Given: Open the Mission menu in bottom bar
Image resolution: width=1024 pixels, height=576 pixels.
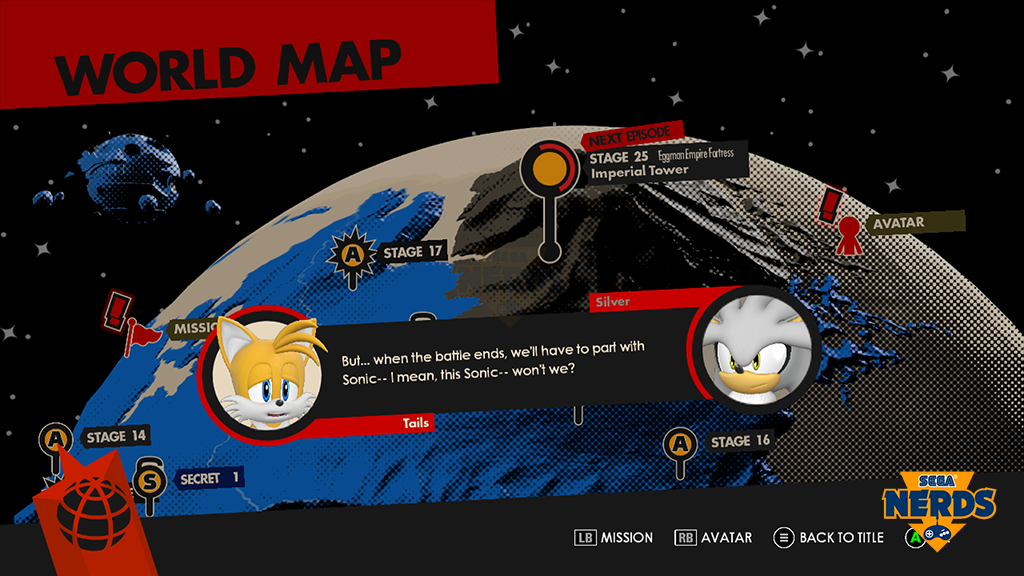Looking at the screenshot, I should click(x=614, y=538).
